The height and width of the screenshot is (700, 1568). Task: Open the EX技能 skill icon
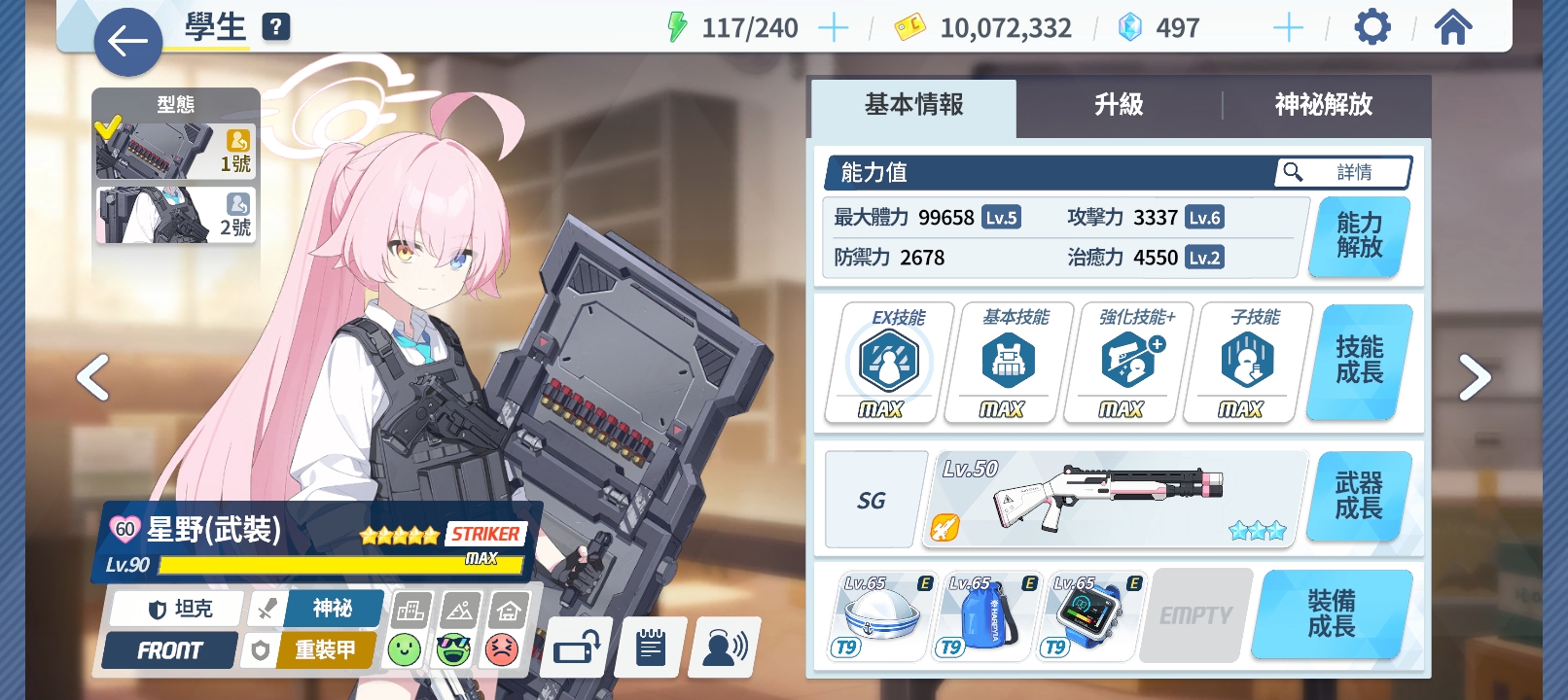pos(886,360)
